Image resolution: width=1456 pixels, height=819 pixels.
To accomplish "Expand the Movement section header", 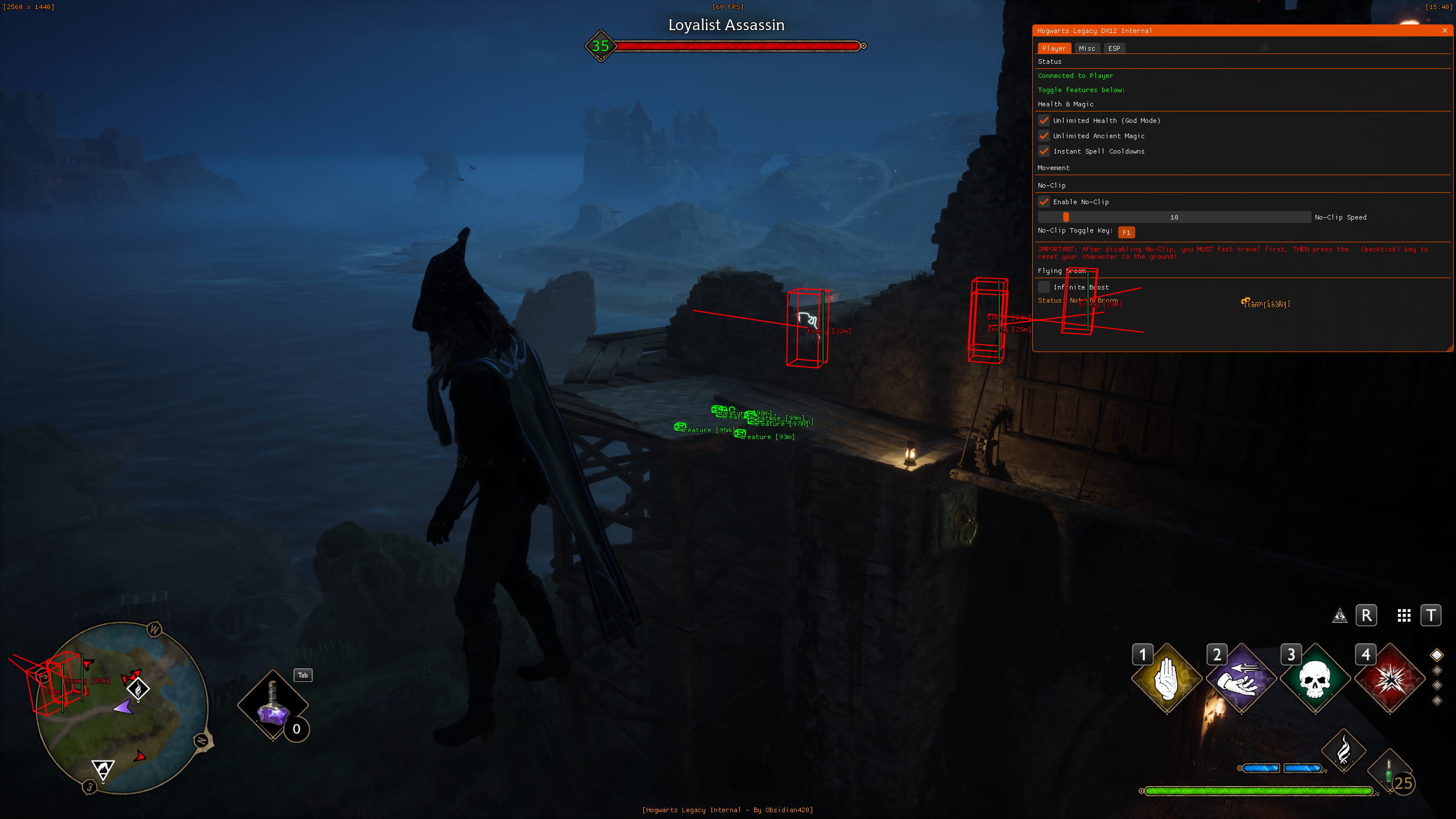I will point(1054,168).
